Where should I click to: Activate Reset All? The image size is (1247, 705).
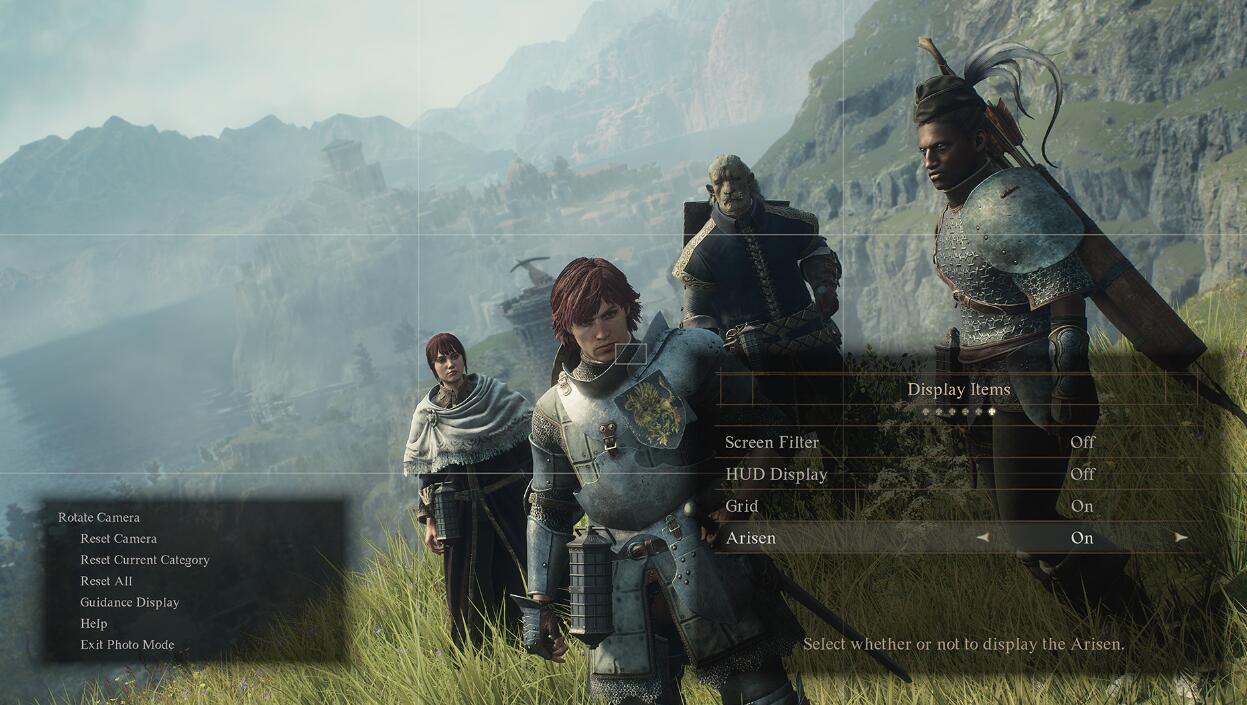click(106, 581)
